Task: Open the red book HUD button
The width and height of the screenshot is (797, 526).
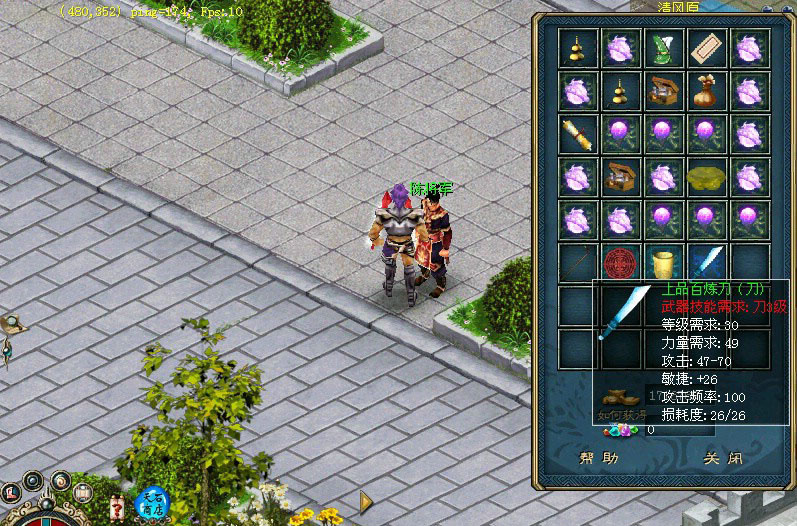Action: [13, 492]
